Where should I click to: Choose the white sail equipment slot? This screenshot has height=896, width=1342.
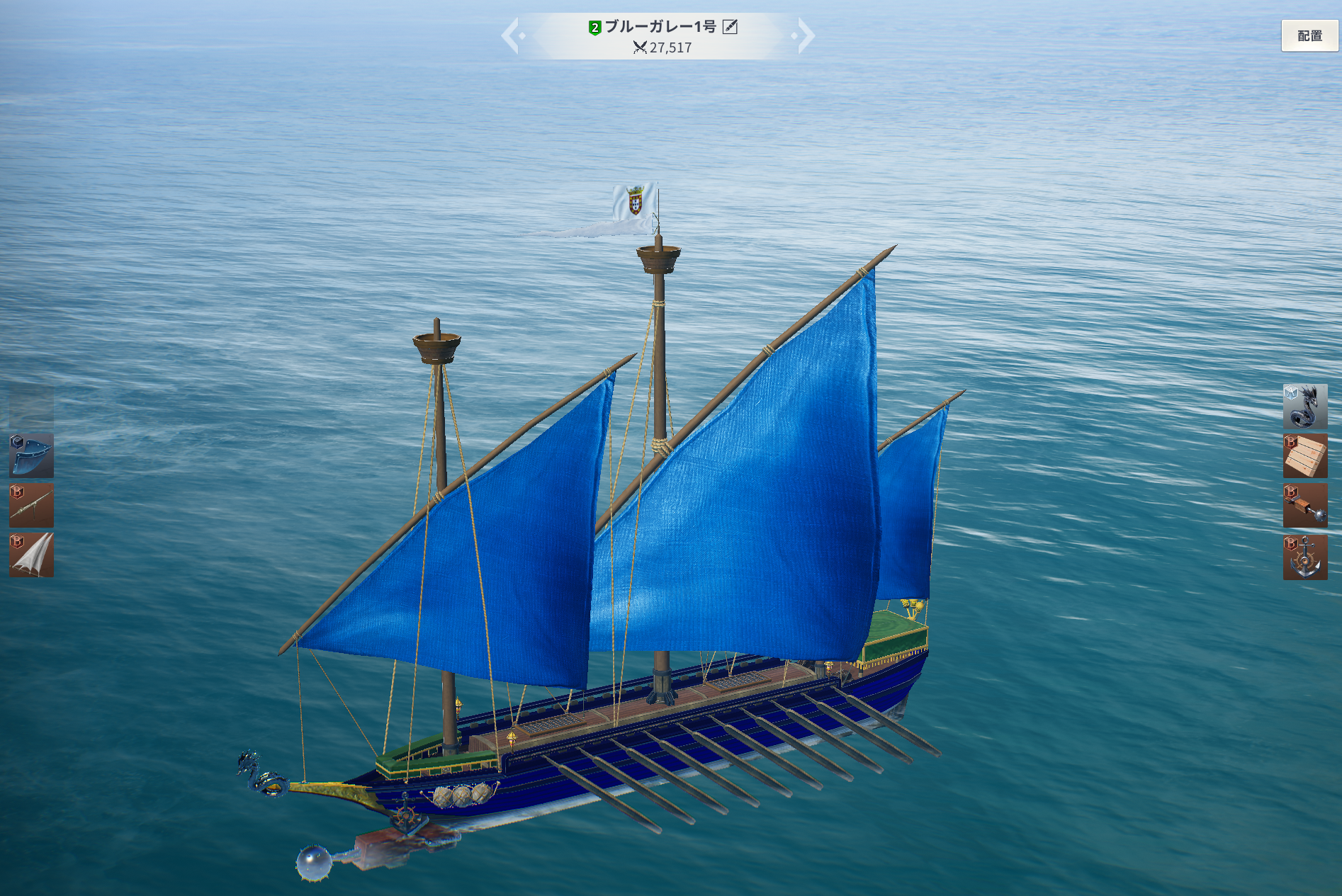31,555
